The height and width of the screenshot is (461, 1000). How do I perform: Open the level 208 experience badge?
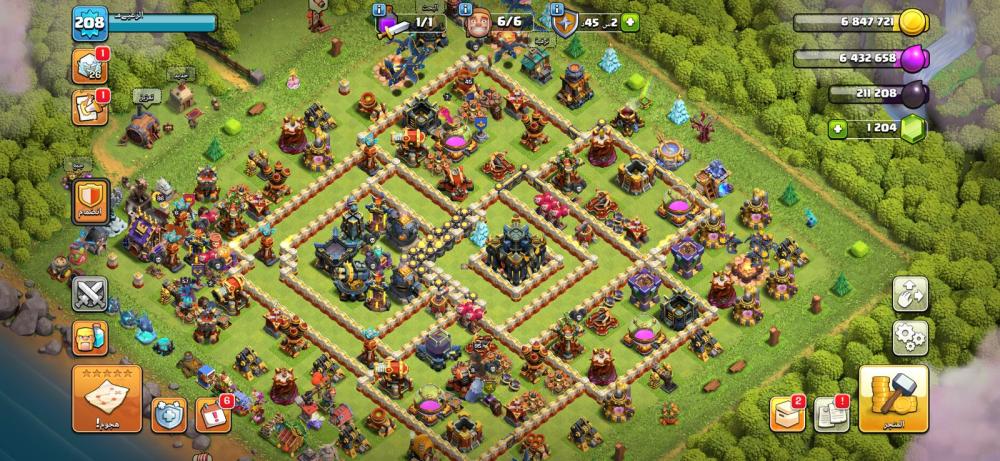tap(88, 23)
